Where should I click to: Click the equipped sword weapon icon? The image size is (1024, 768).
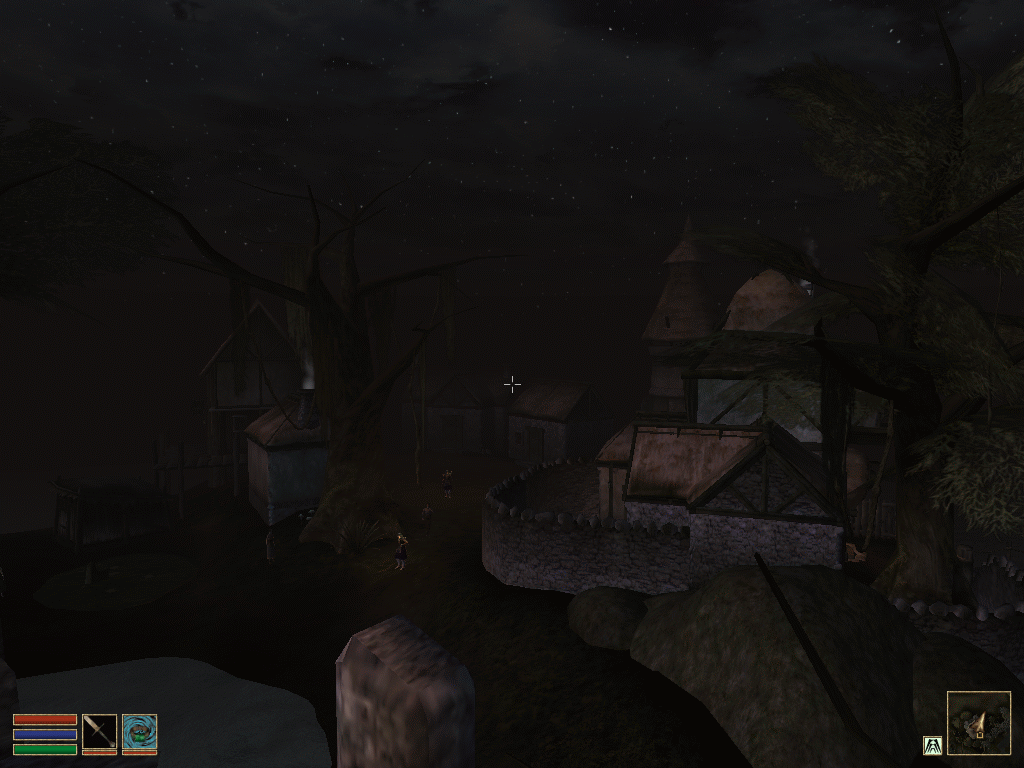pos(99,732)
